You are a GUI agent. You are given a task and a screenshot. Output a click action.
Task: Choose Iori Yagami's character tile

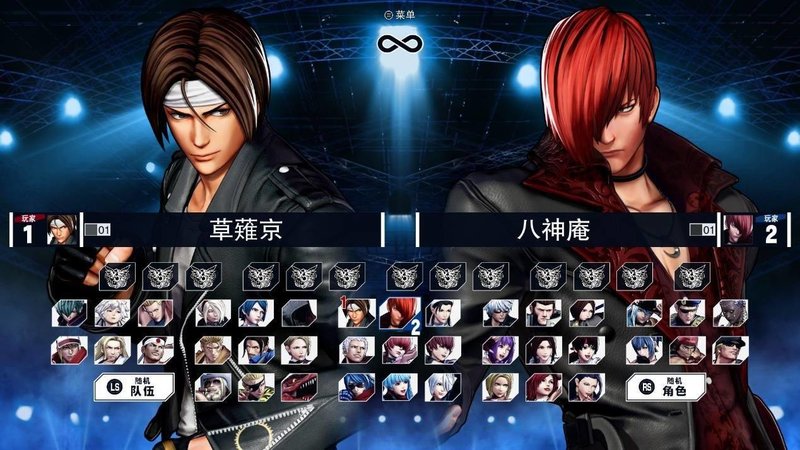[397, 314]
